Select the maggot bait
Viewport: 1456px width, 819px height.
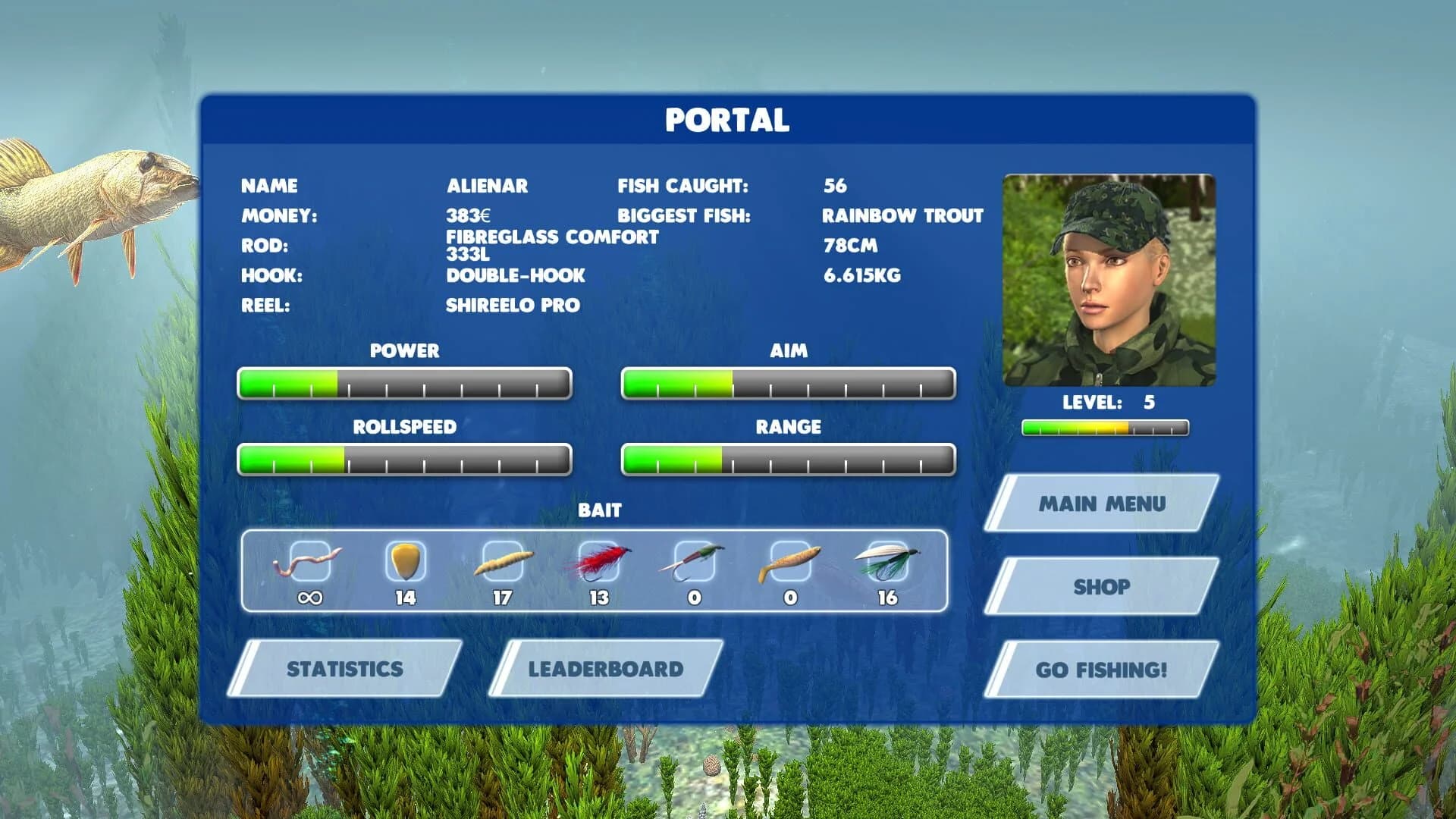coord(500,561)
